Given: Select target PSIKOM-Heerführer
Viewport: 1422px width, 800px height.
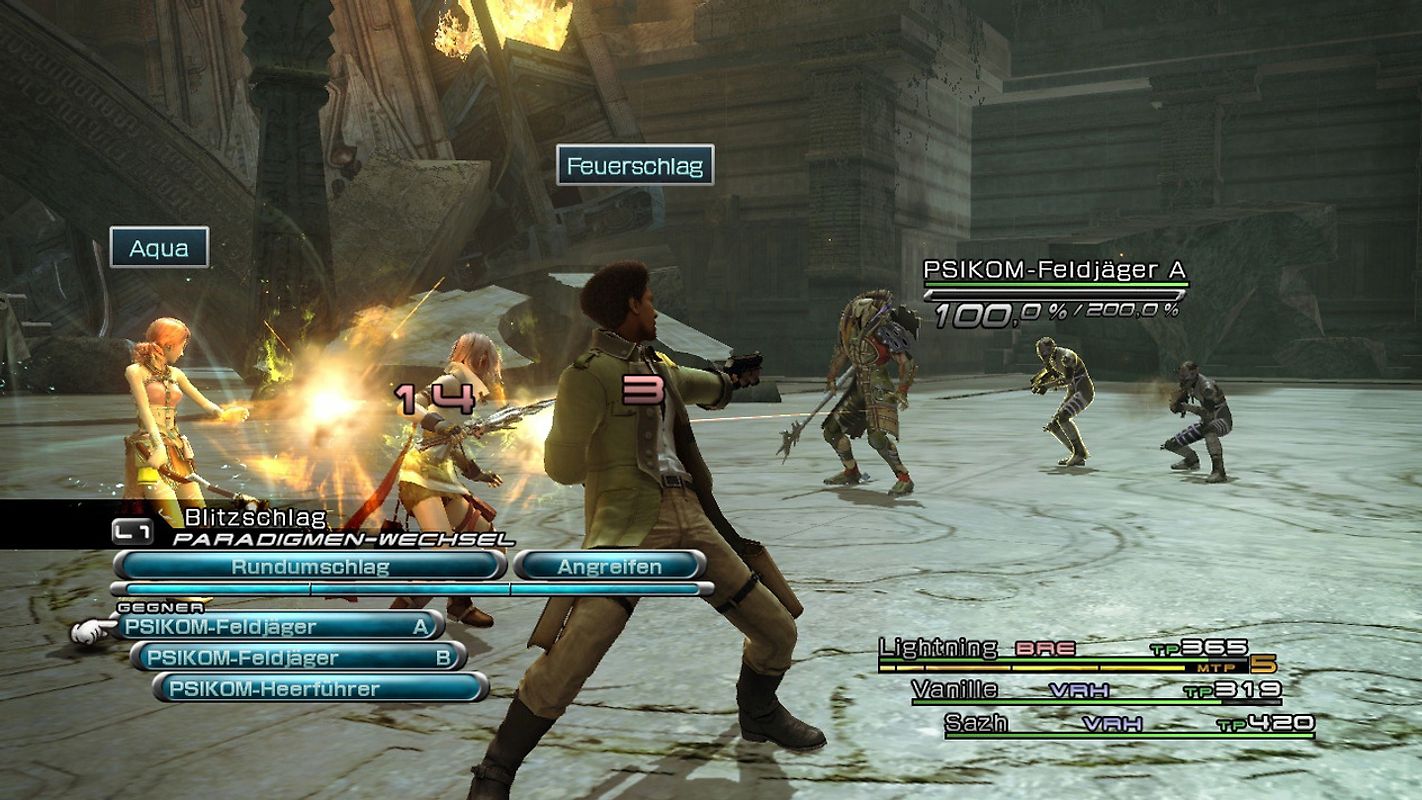Looking at the screenshot, I should (295, 686).
